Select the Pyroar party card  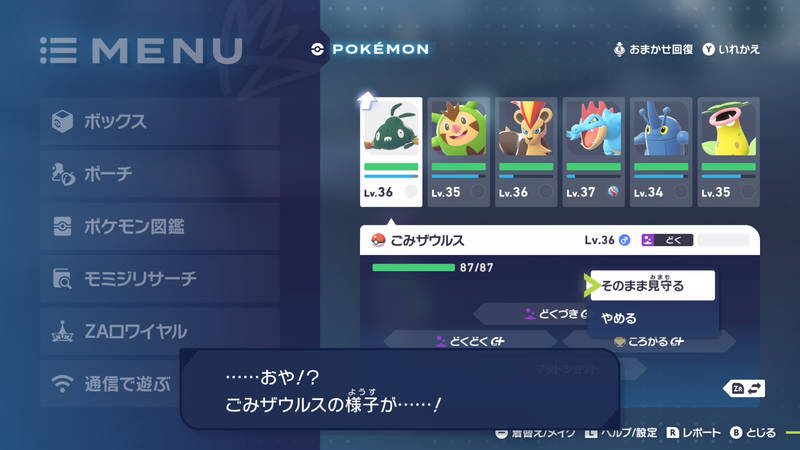tap(526, 152)
